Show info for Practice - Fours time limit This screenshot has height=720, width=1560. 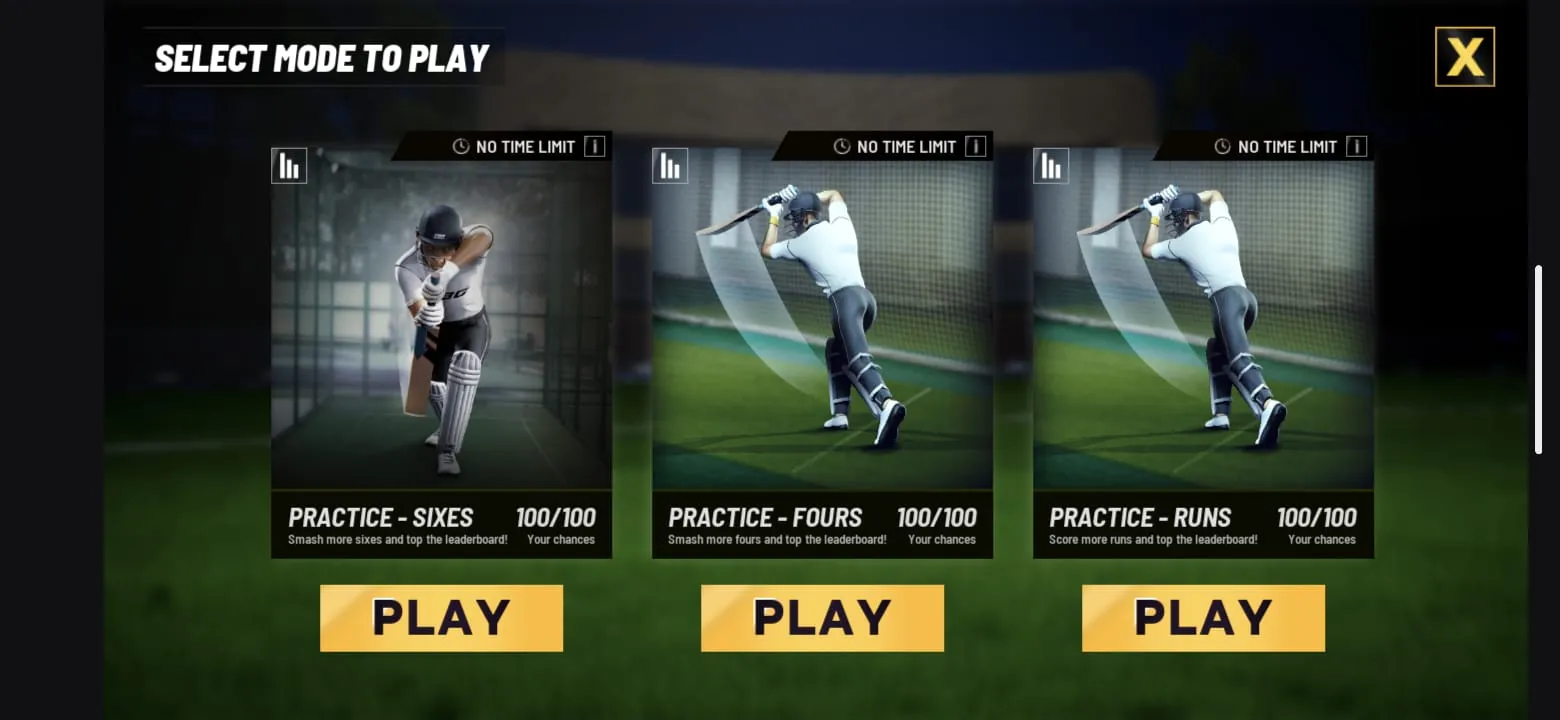pyautogui.click(x=975, y=147)
